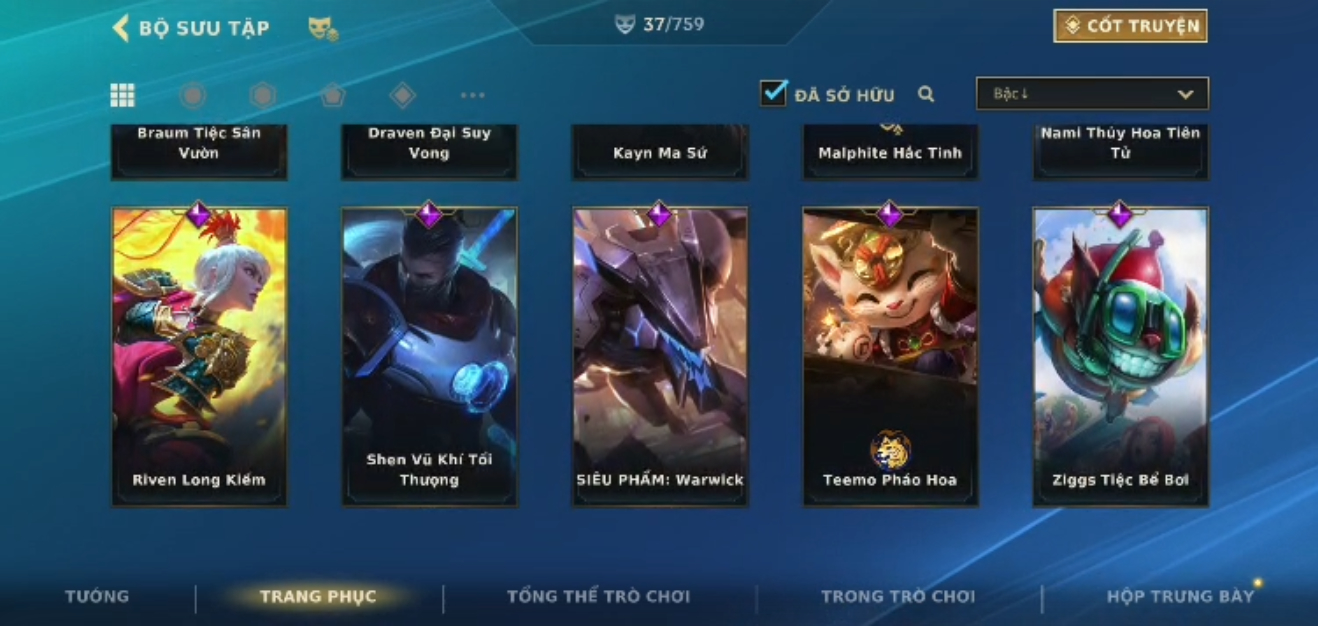Click the golden masks icon beside the title

[x=322, y=29]
